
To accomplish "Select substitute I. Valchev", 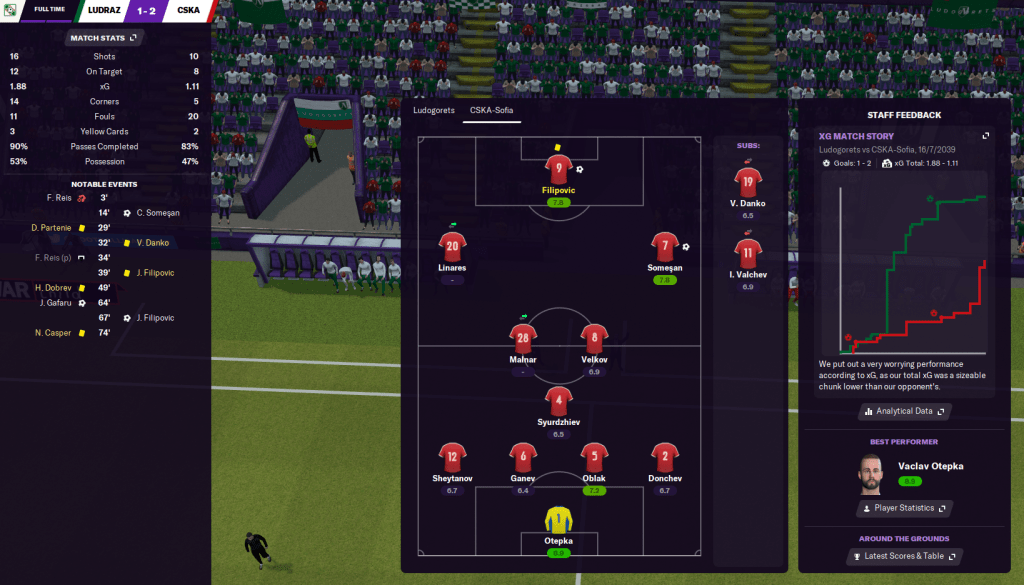I will click(x=748, y=253).
